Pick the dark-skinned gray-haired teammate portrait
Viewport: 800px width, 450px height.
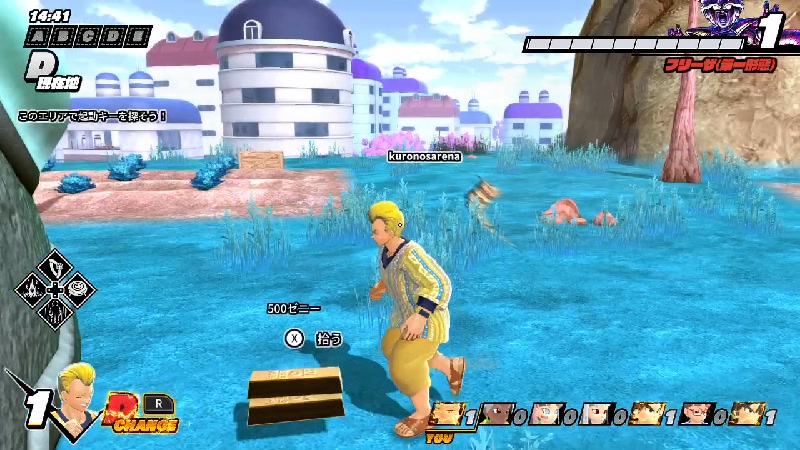point(495,413)
